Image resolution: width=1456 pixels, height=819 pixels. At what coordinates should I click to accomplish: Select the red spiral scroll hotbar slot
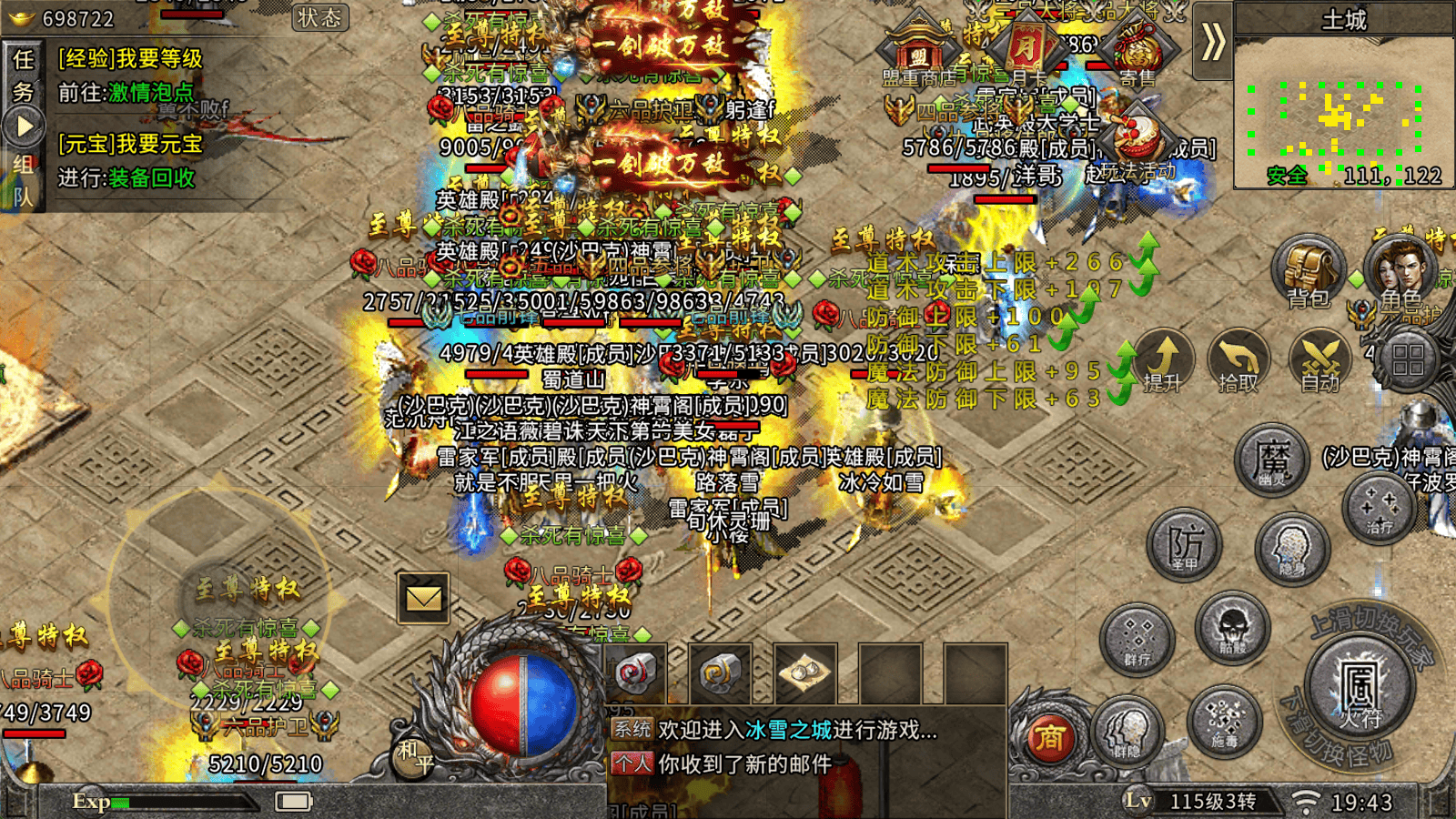pyautogui.click(x=635, y=673)
